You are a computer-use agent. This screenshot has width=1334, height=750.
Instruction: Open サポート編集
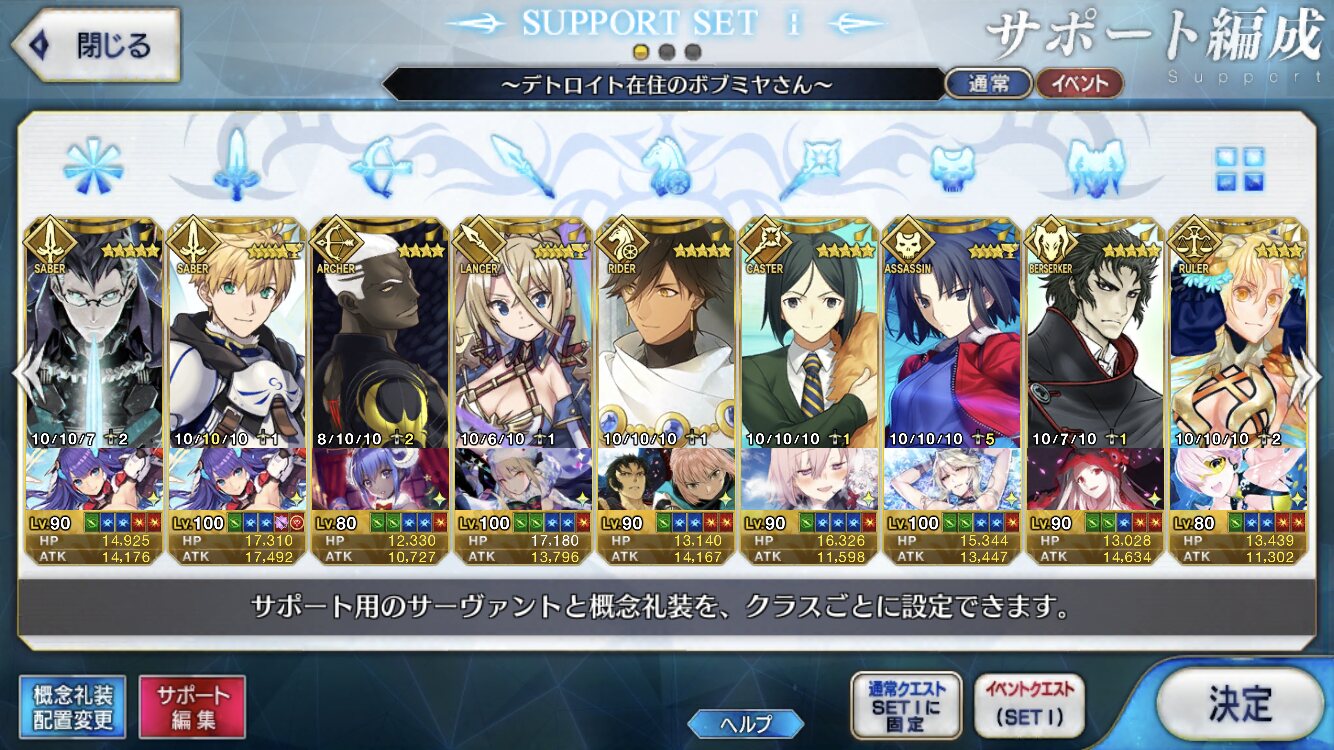192,706
